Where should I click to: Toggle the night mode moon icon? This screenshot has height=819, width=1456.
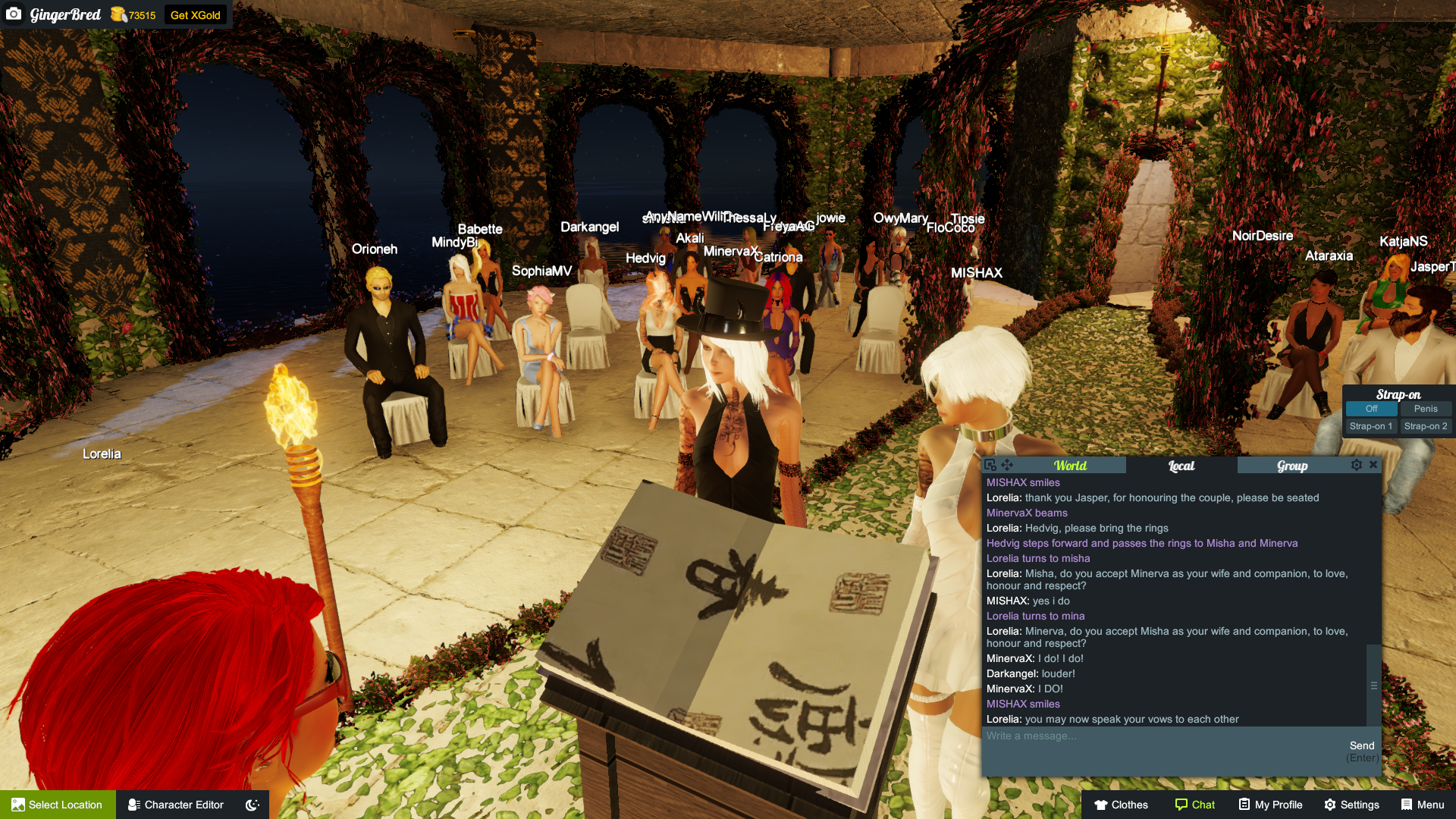pos(251,805)
